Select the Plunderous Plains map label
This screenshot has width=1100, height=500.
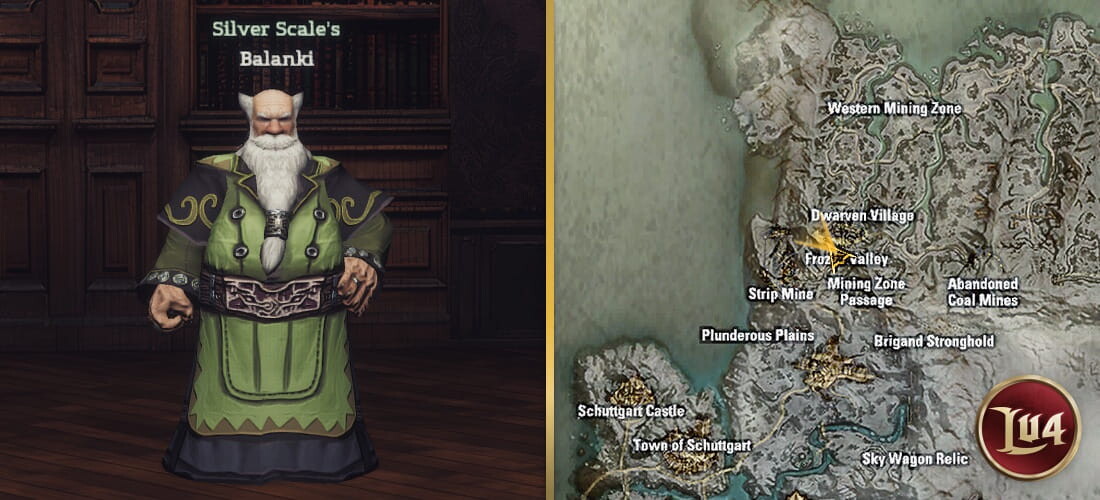tap(757, 335)
